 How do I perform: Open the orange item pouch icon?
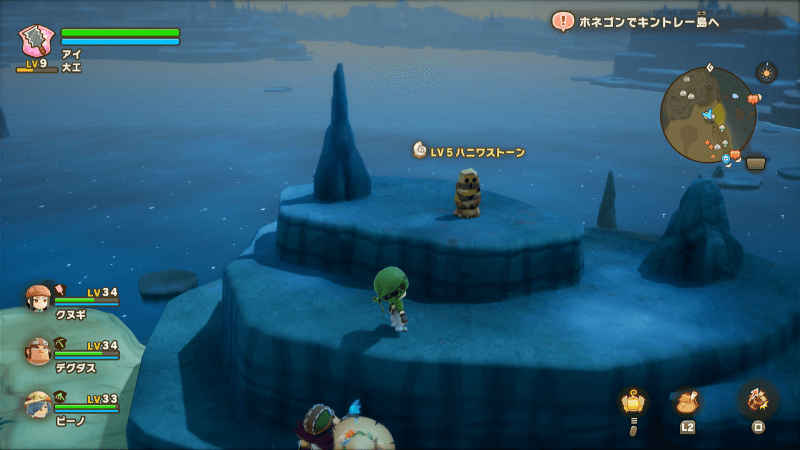[687, 402]
